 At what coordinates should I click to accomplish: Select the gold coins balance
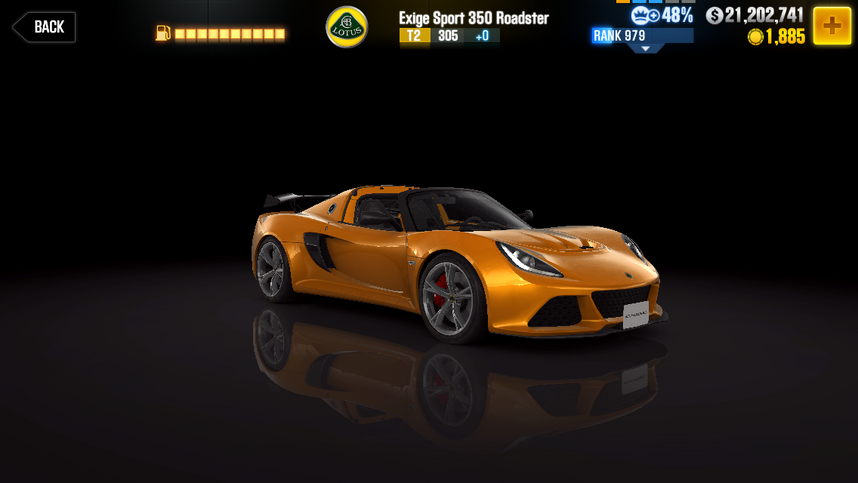[x=776, y=37]
